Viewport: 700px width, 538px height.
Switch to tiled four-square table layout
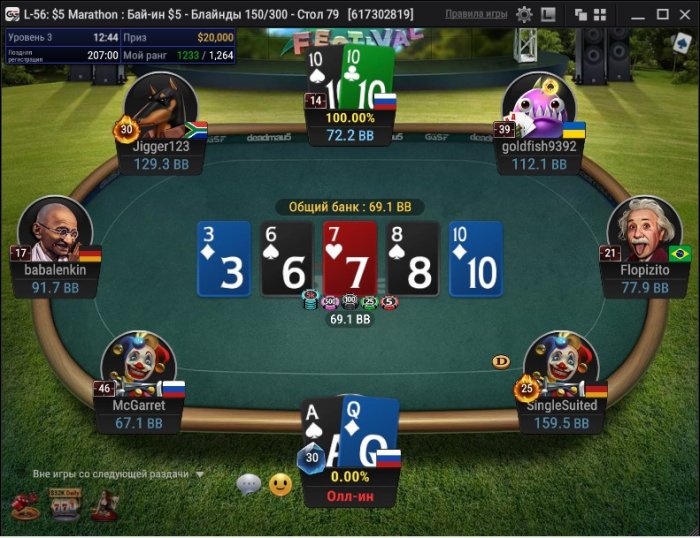[606, 15]
